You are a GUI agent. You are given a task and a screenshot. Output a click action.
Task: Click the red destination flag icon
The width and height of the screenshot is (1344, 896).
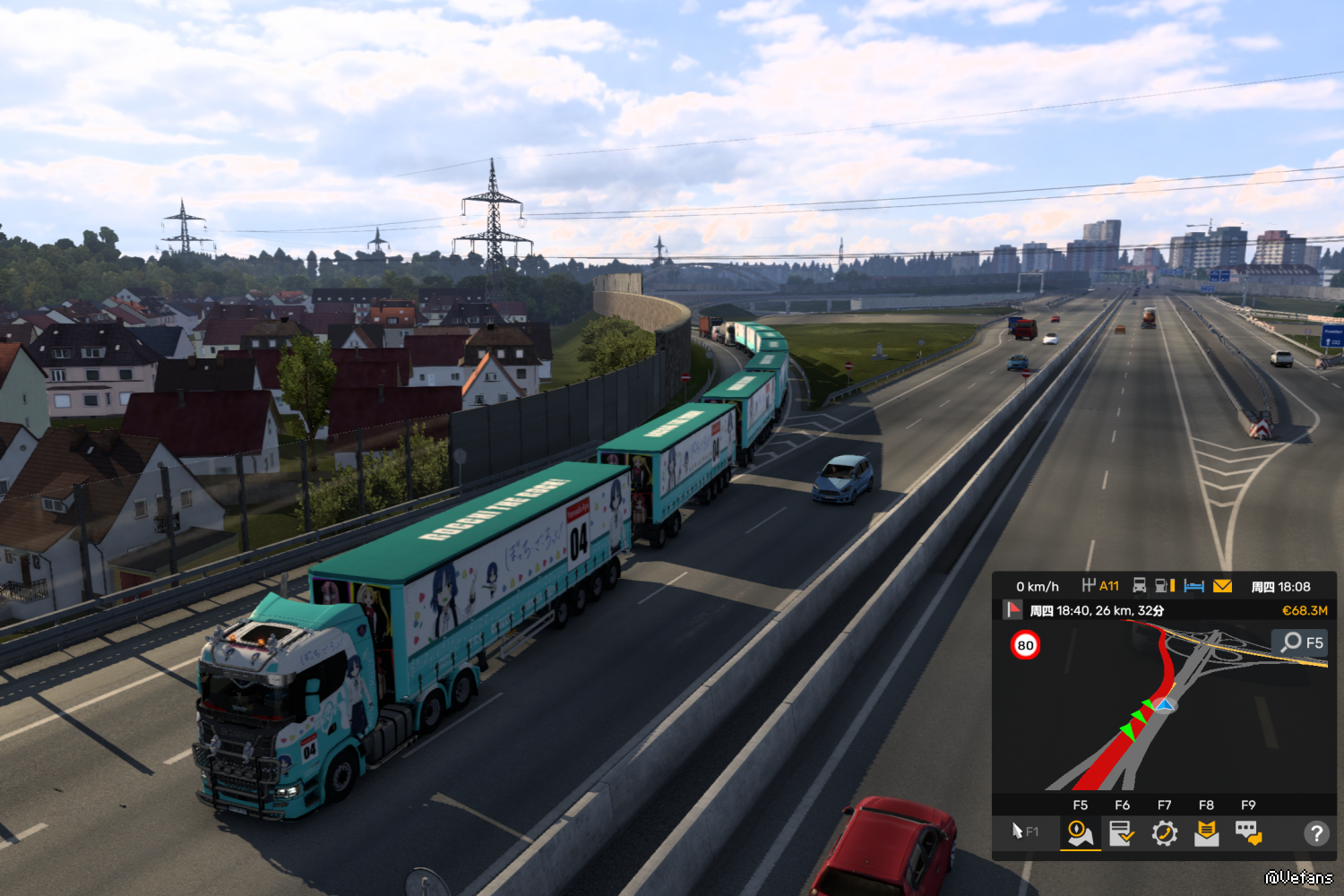coord(1012,610)
